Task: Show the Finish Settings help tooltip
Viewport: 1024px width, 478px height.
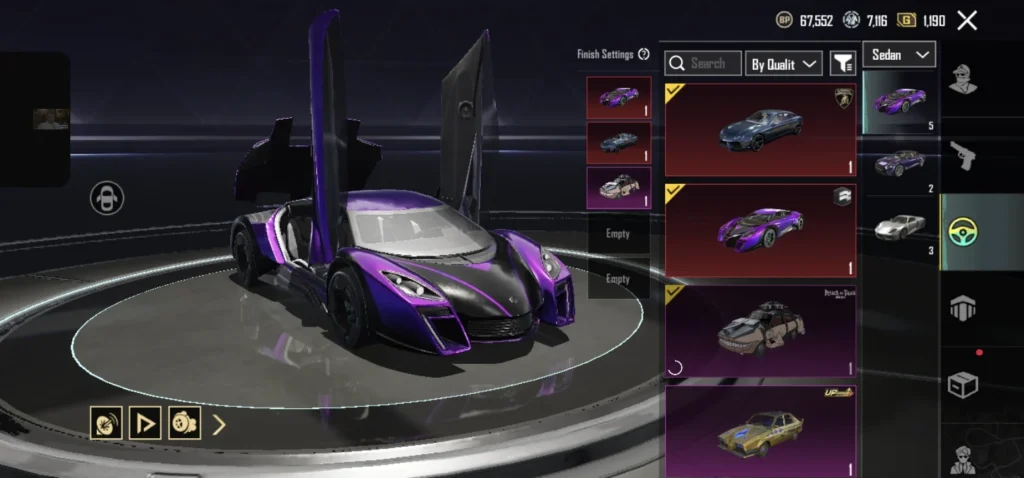Action: 644,54
